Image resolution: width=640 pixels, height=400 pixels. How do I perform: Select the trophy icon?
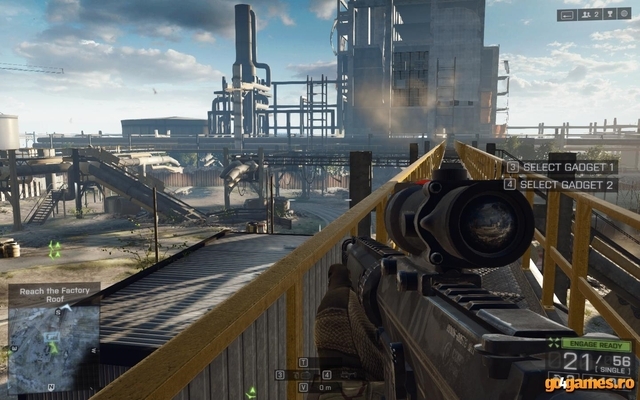point(613,15)
